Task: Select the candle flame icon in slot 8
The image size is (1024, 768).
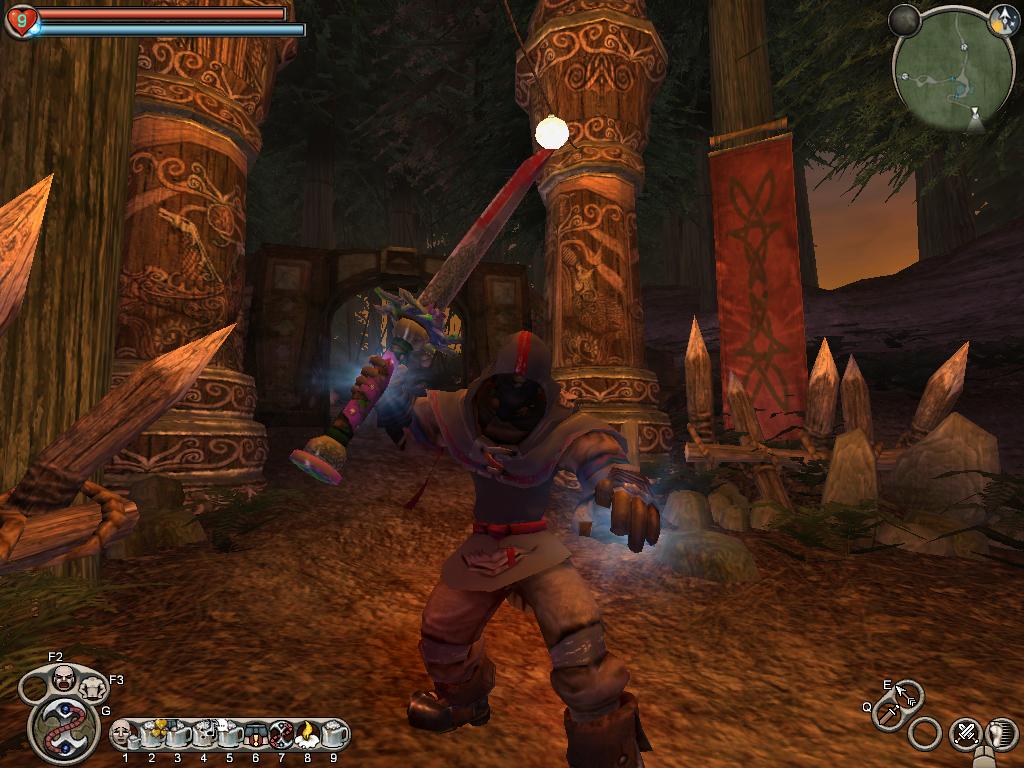Action: 307,734
